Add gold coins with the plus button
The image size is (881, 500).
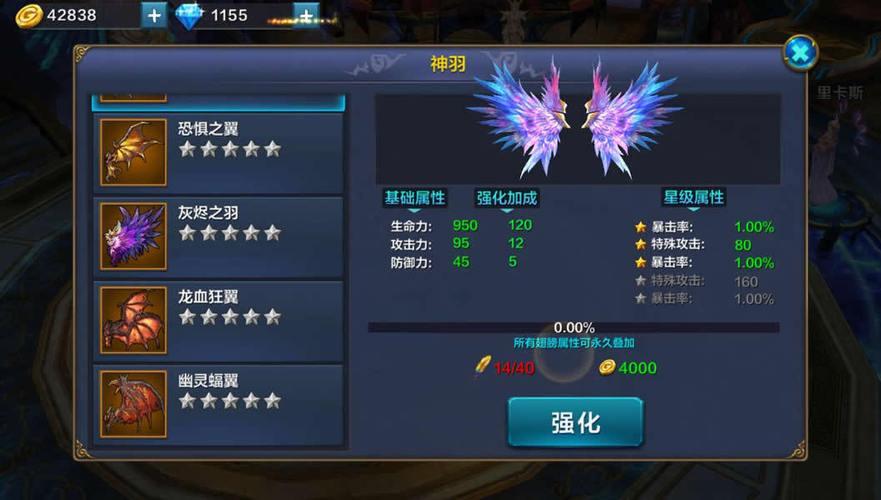(x=153, y=15)
